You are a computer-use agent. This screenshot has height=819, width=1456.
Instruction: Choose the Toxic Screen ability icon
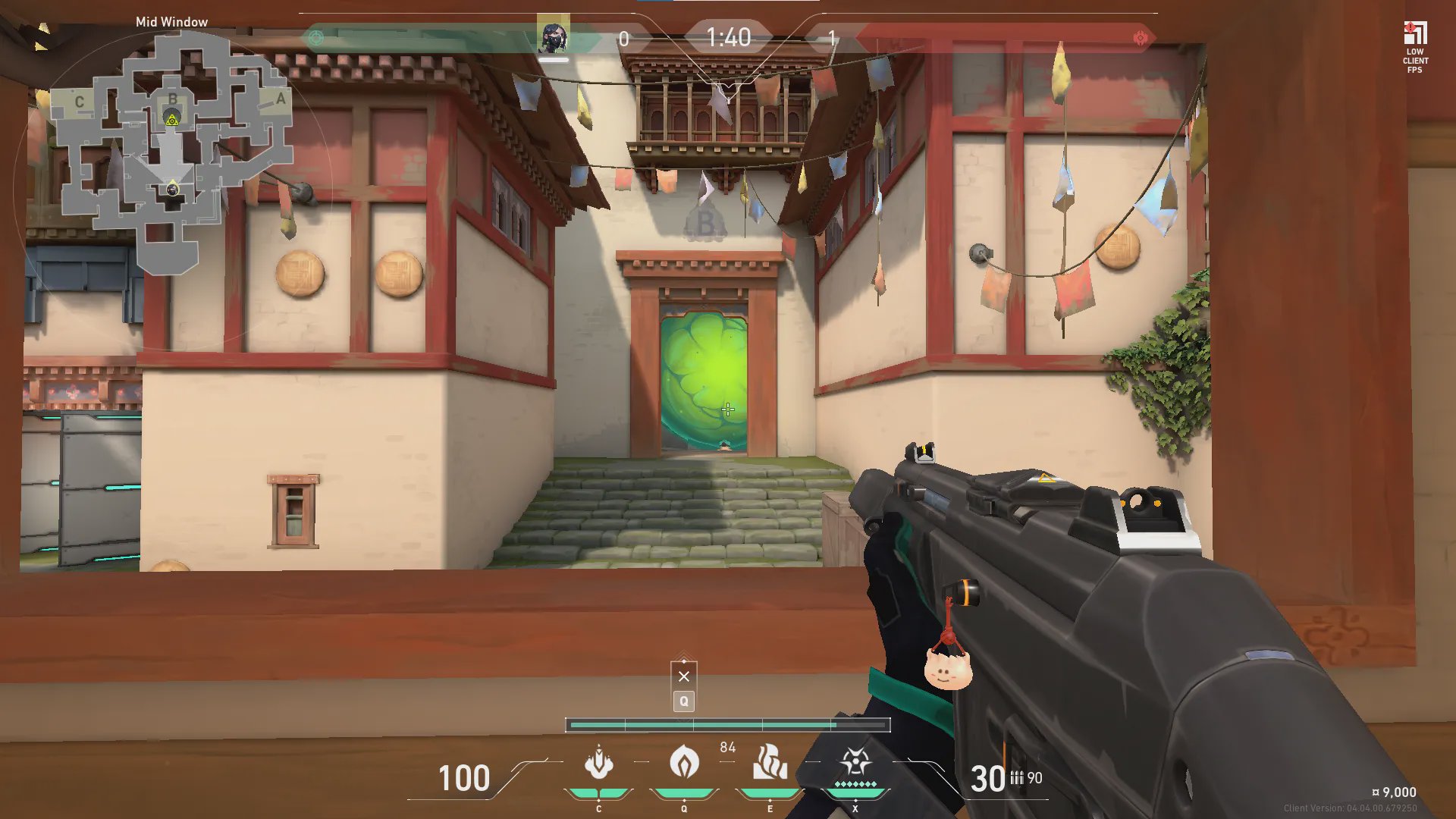click(x=769, y=762)
